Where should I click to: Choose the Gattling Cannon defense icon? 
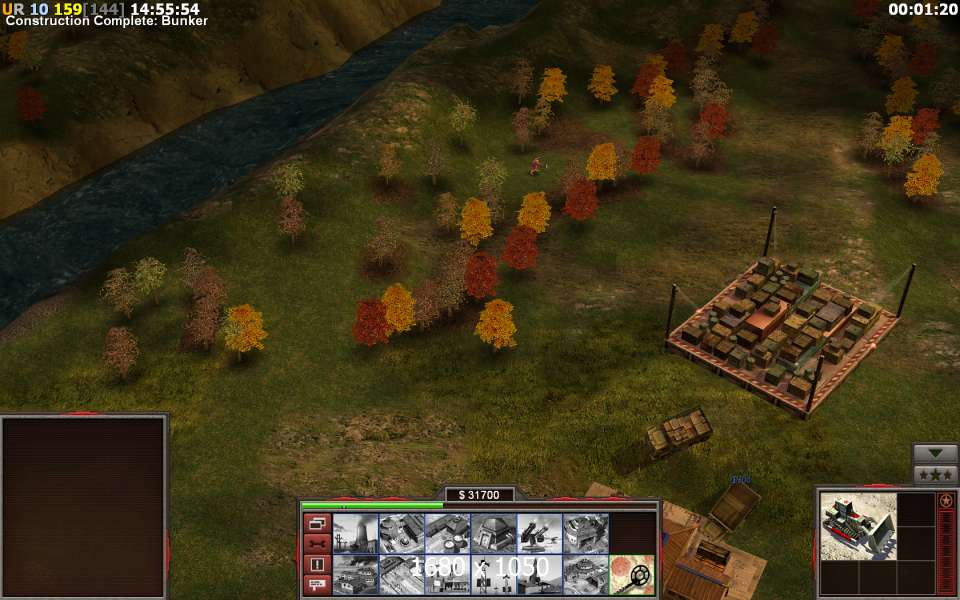click(x=539, y=533)
